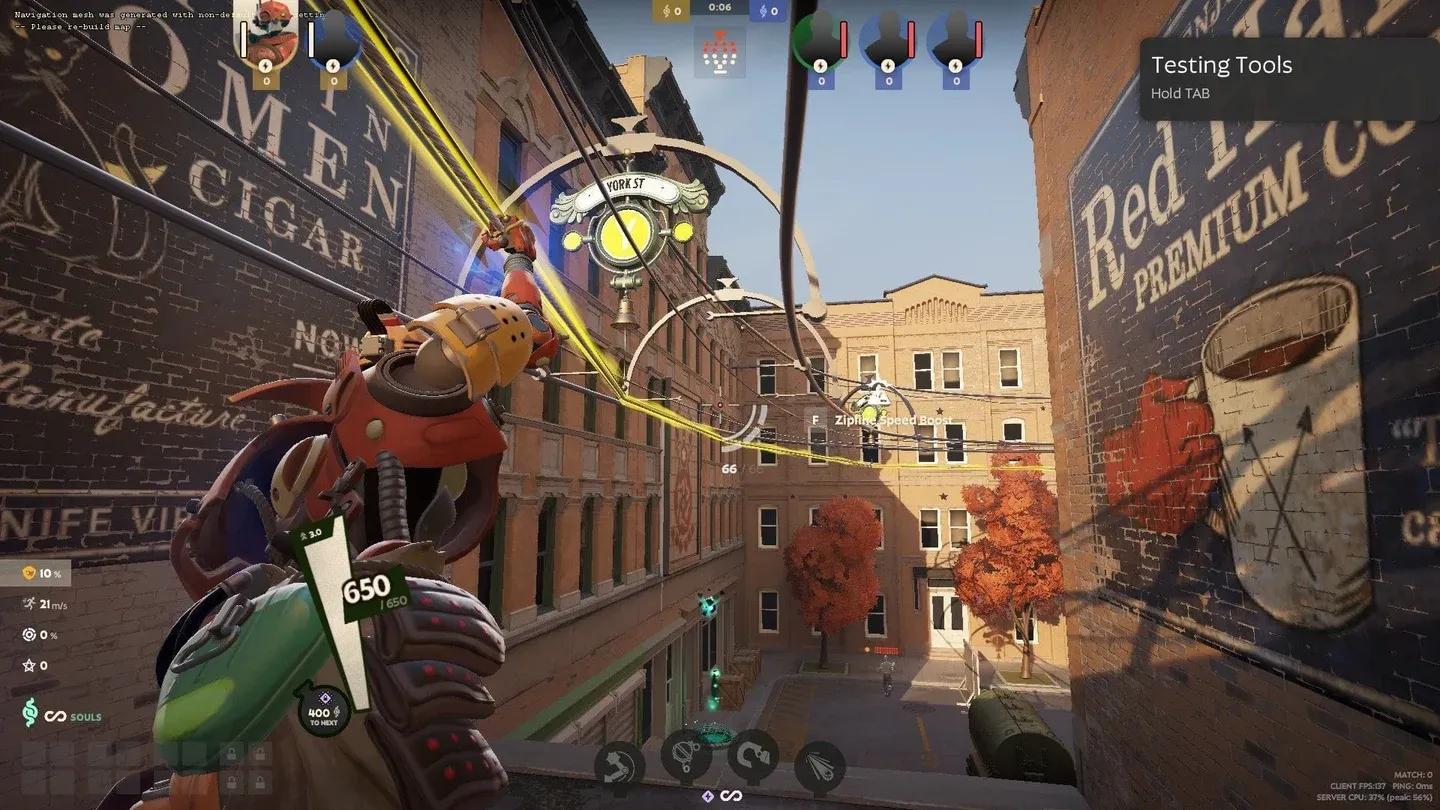Use the curved return arrow ability
Viewport: 1440px width, 810px height.
752,758
